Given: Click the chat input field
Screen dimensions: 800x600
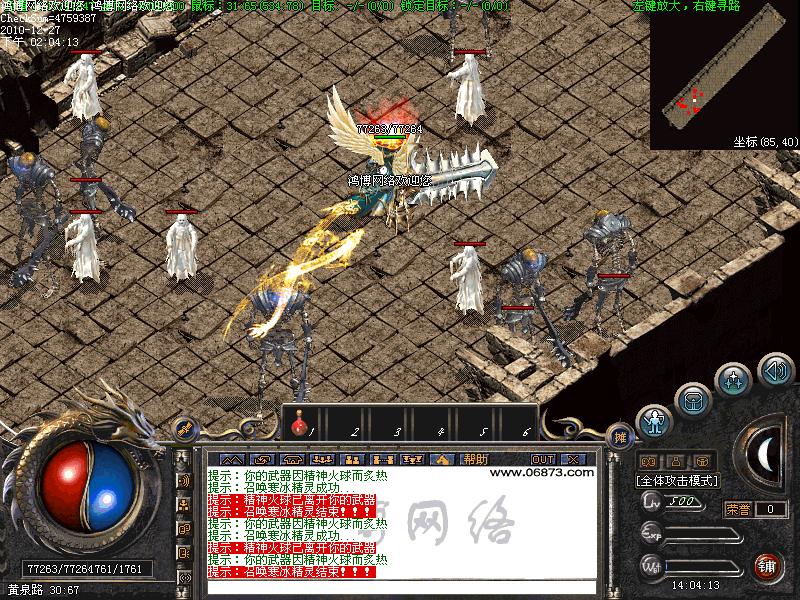Looking at the screenshot, I should 400,587.
